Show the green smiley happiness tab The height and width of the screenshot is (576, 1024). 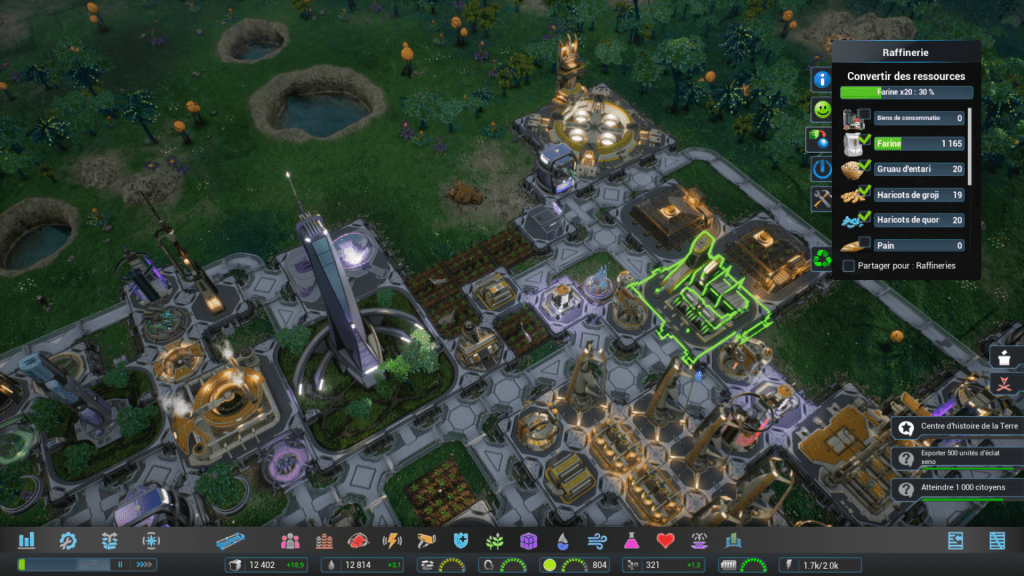pyautogui.click(x=822, y=108)
